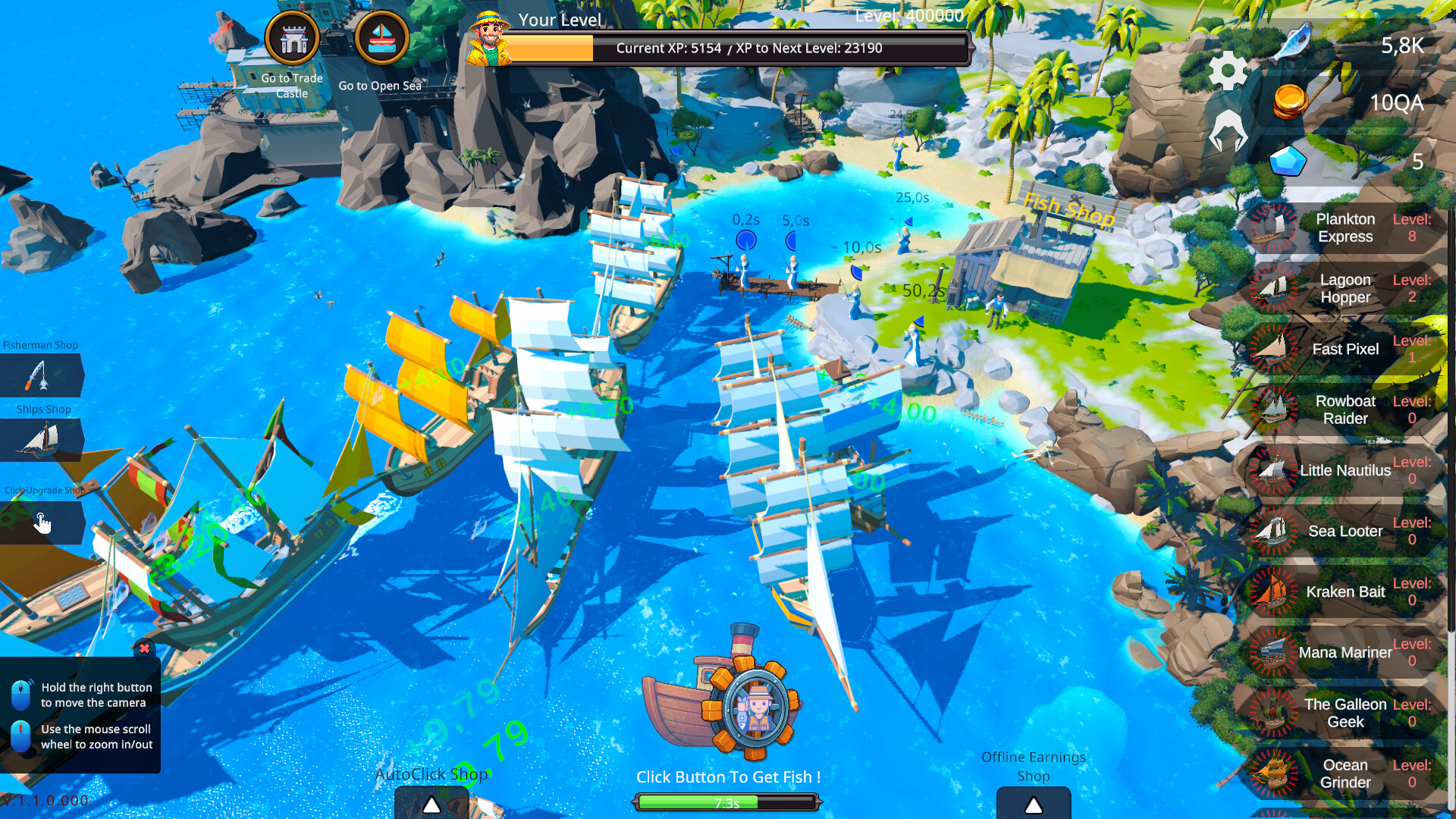Select the Plankton Express ship
This screenshot has height=819, width=1456.
point(1344,227)
